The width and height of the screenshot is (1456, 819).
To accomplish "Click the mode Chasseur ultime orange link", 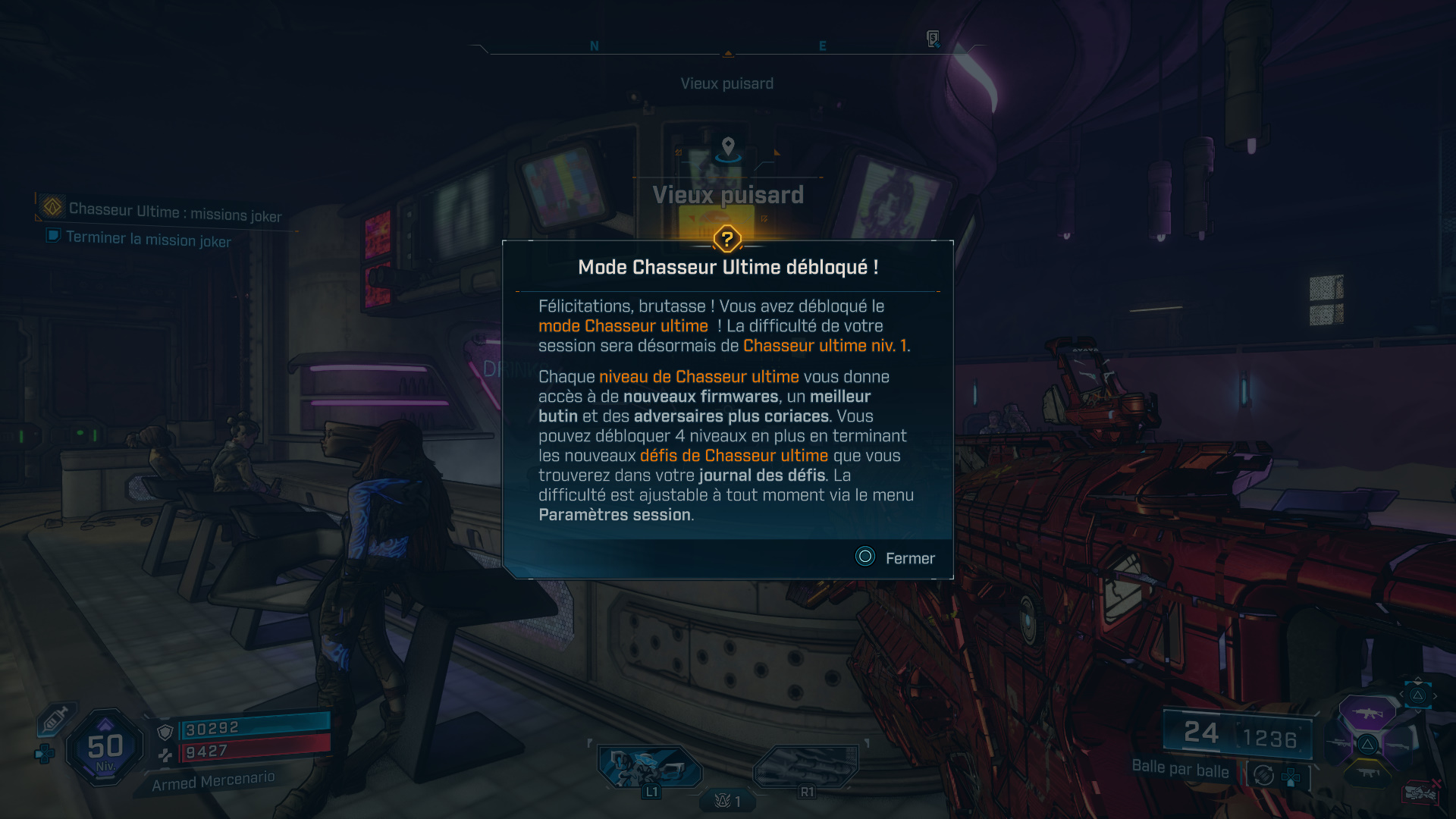I will pos(623,325).
